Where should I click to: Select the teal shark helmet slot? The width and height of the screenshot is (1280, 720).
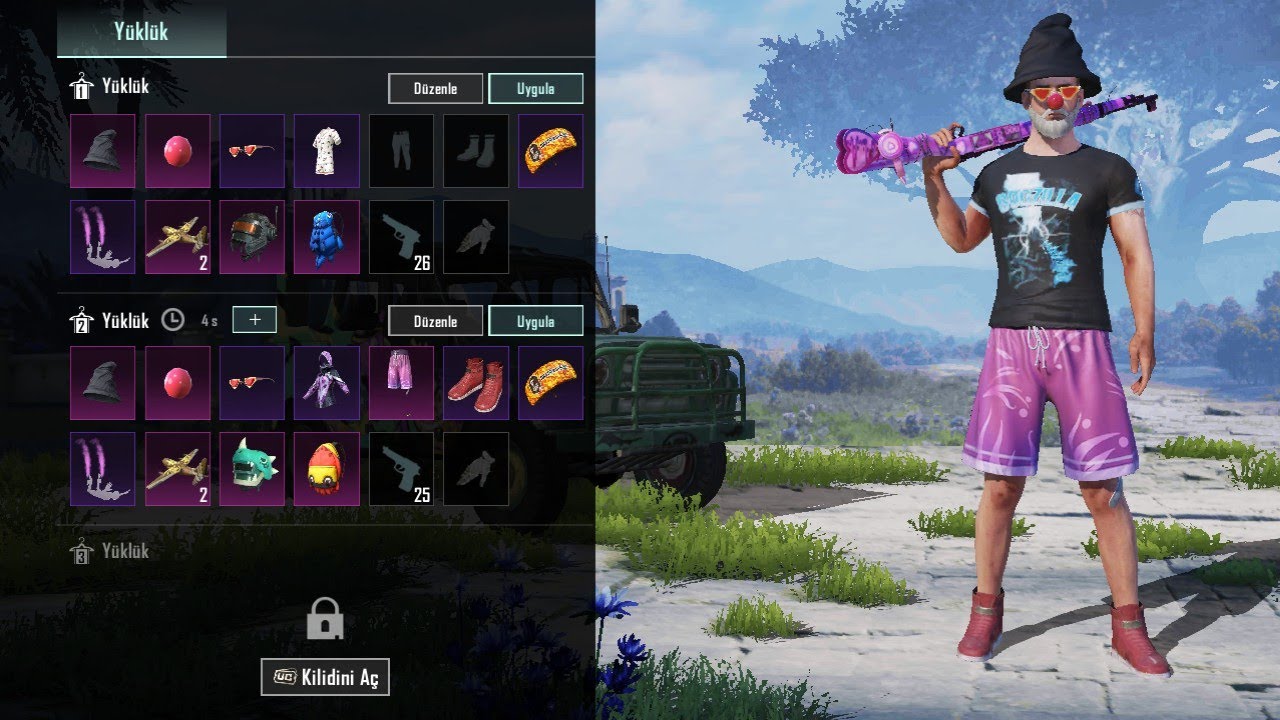coord(252,469)
